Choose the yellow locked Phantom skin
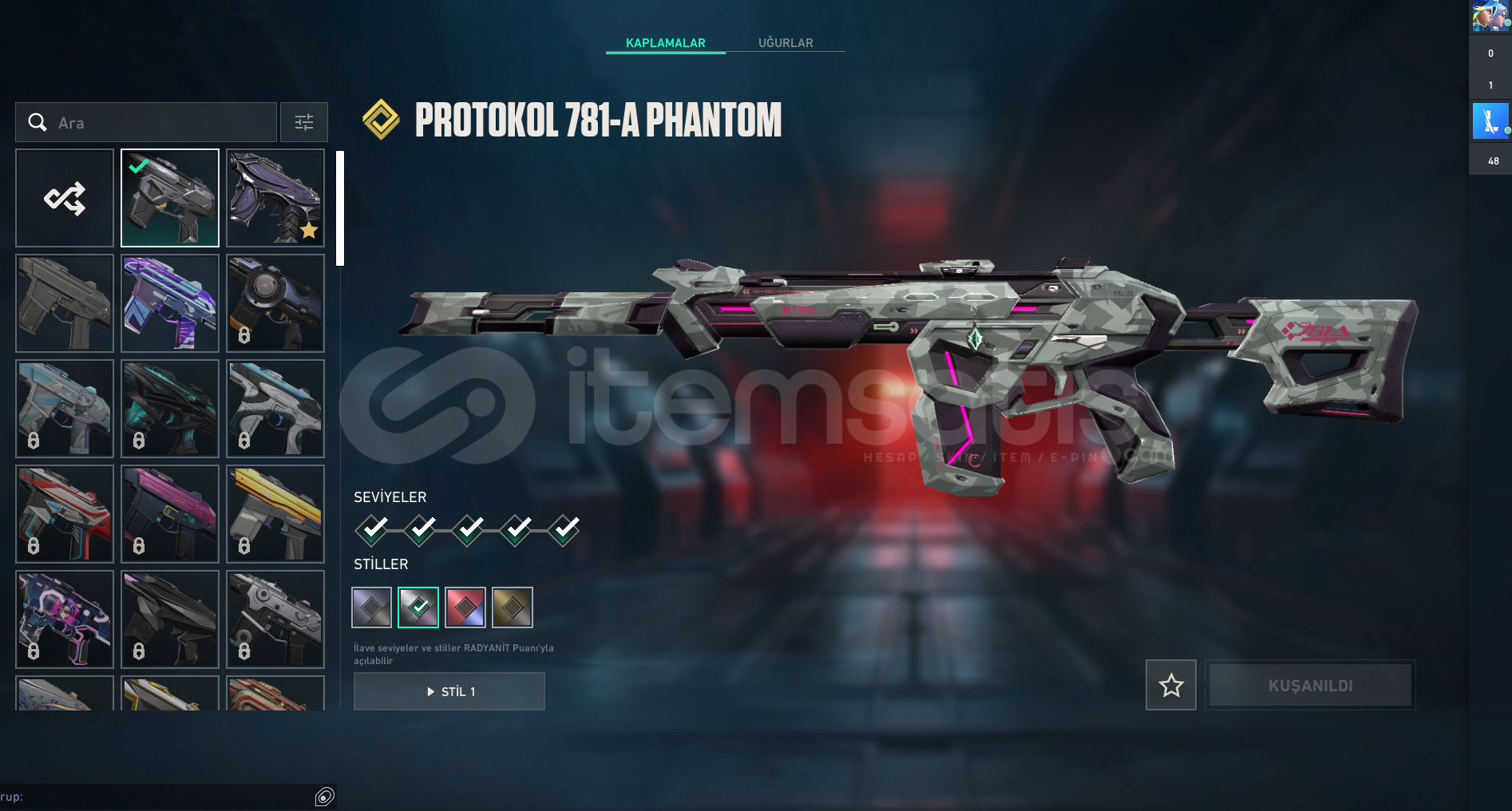Image resolution: width=1512 pixels, height=811 pixels. (x=275, y=514)
